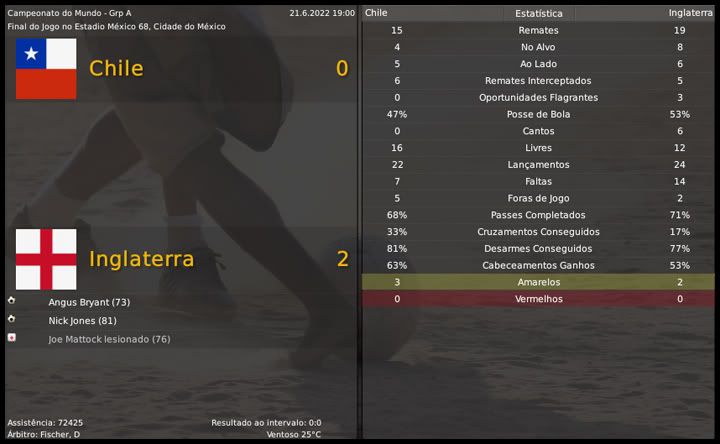Open the Chile team name link
720x444 pixels.
(x=116, y=68)
